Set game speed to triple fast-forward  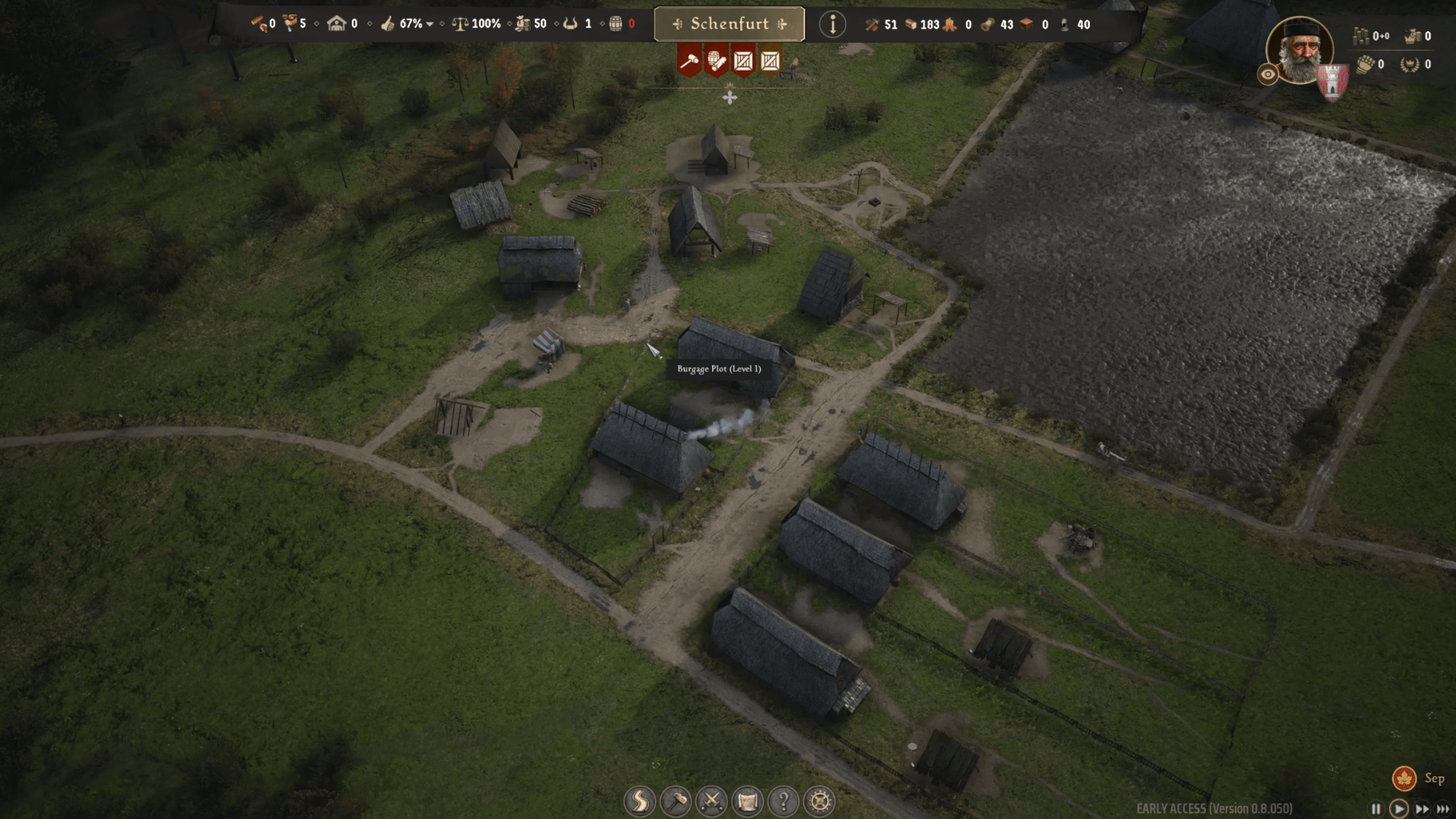point(1443,809)
